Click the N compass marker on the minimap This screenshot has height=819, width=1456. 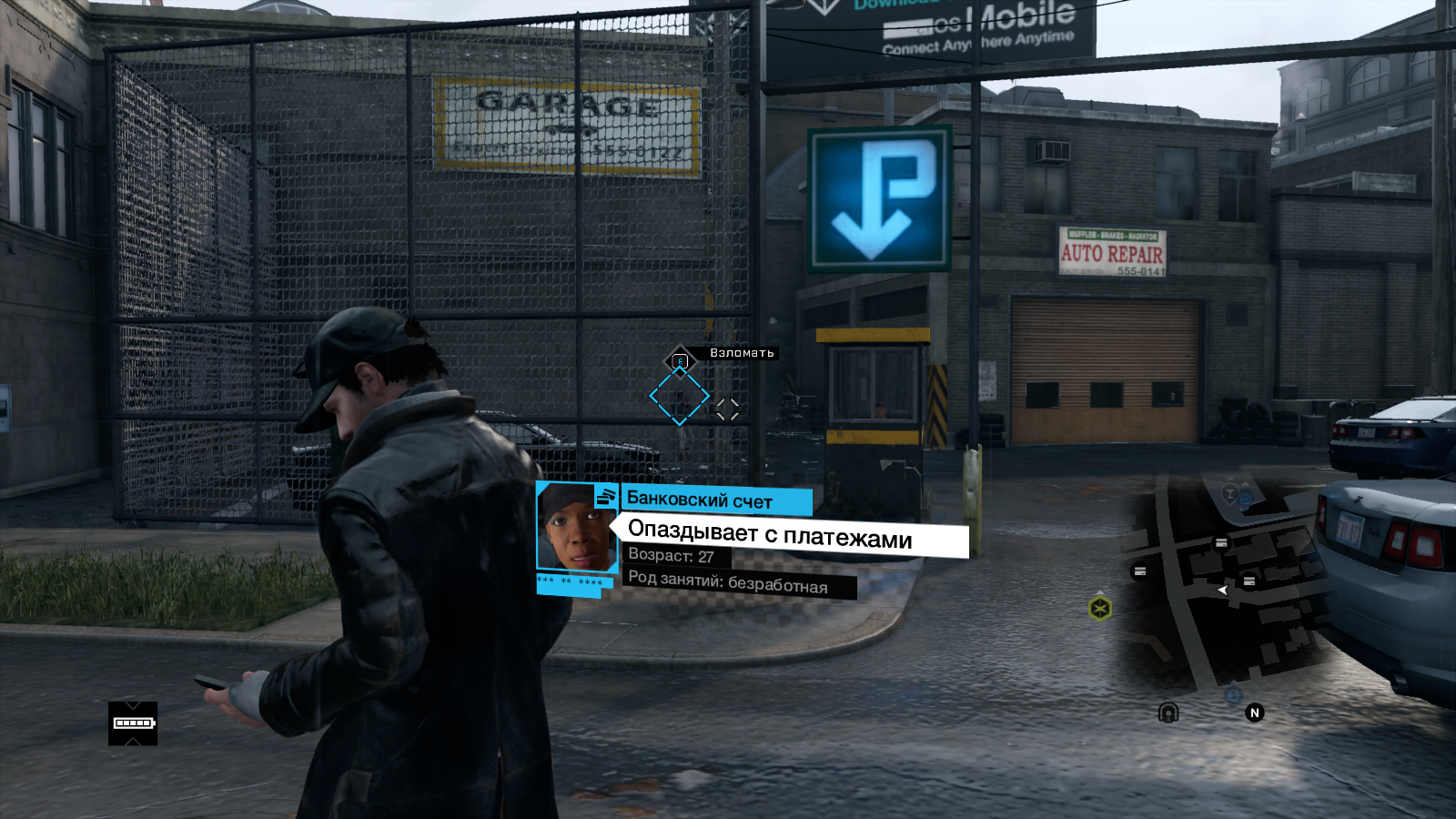1255,713
